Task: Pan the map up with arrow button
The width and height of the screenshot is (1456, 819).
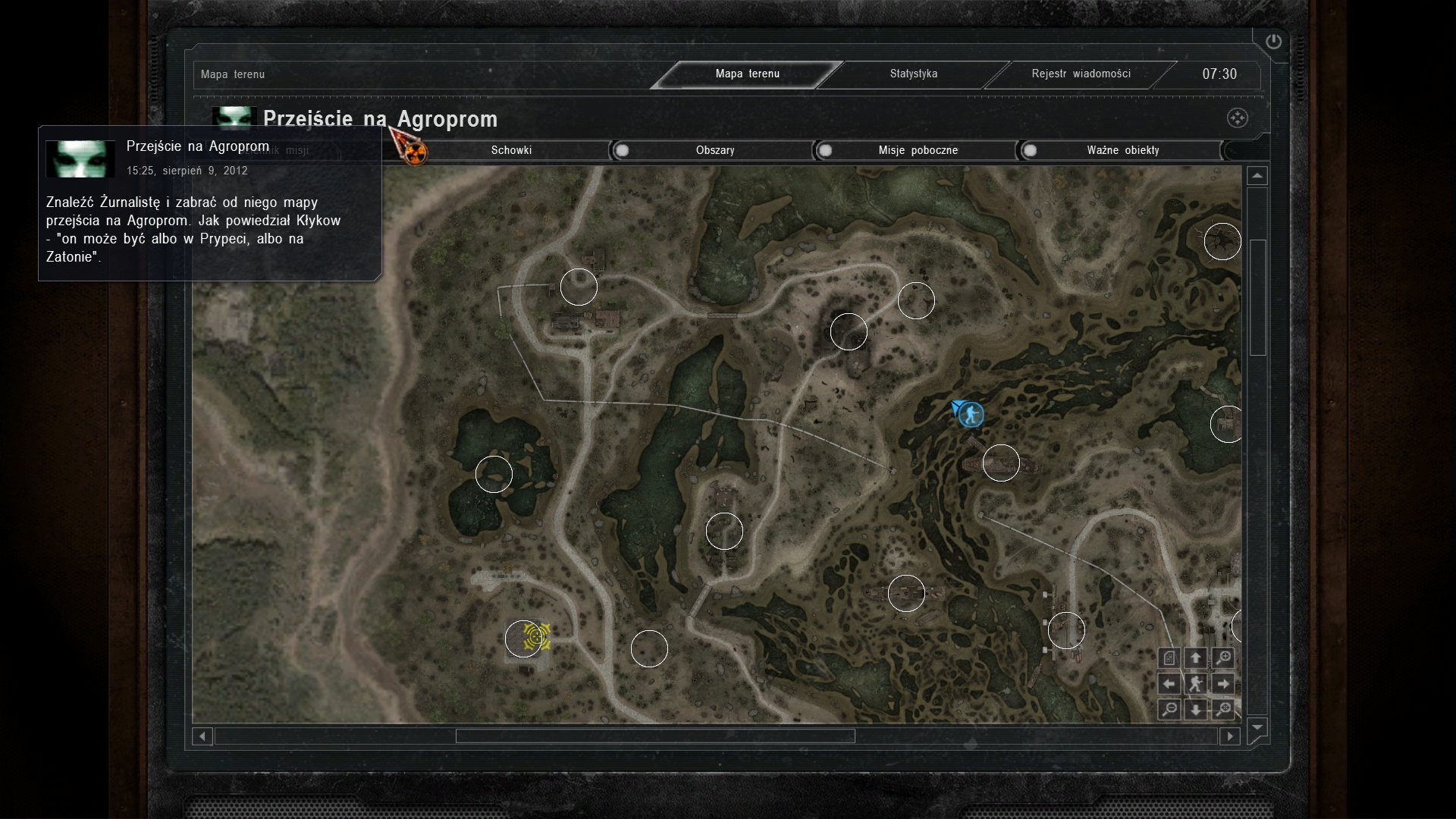Action: [x=1196, y=658]
